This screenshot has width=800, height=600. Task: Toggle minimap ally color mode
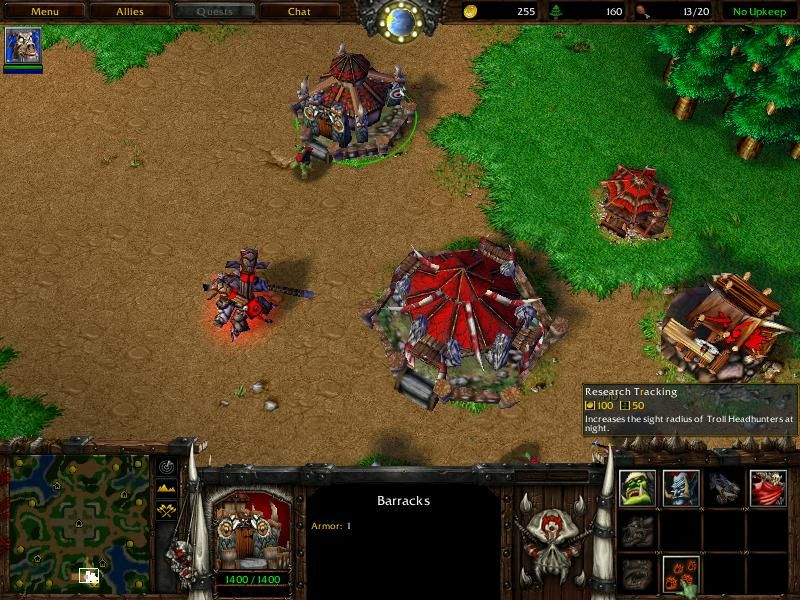(166, 509)
